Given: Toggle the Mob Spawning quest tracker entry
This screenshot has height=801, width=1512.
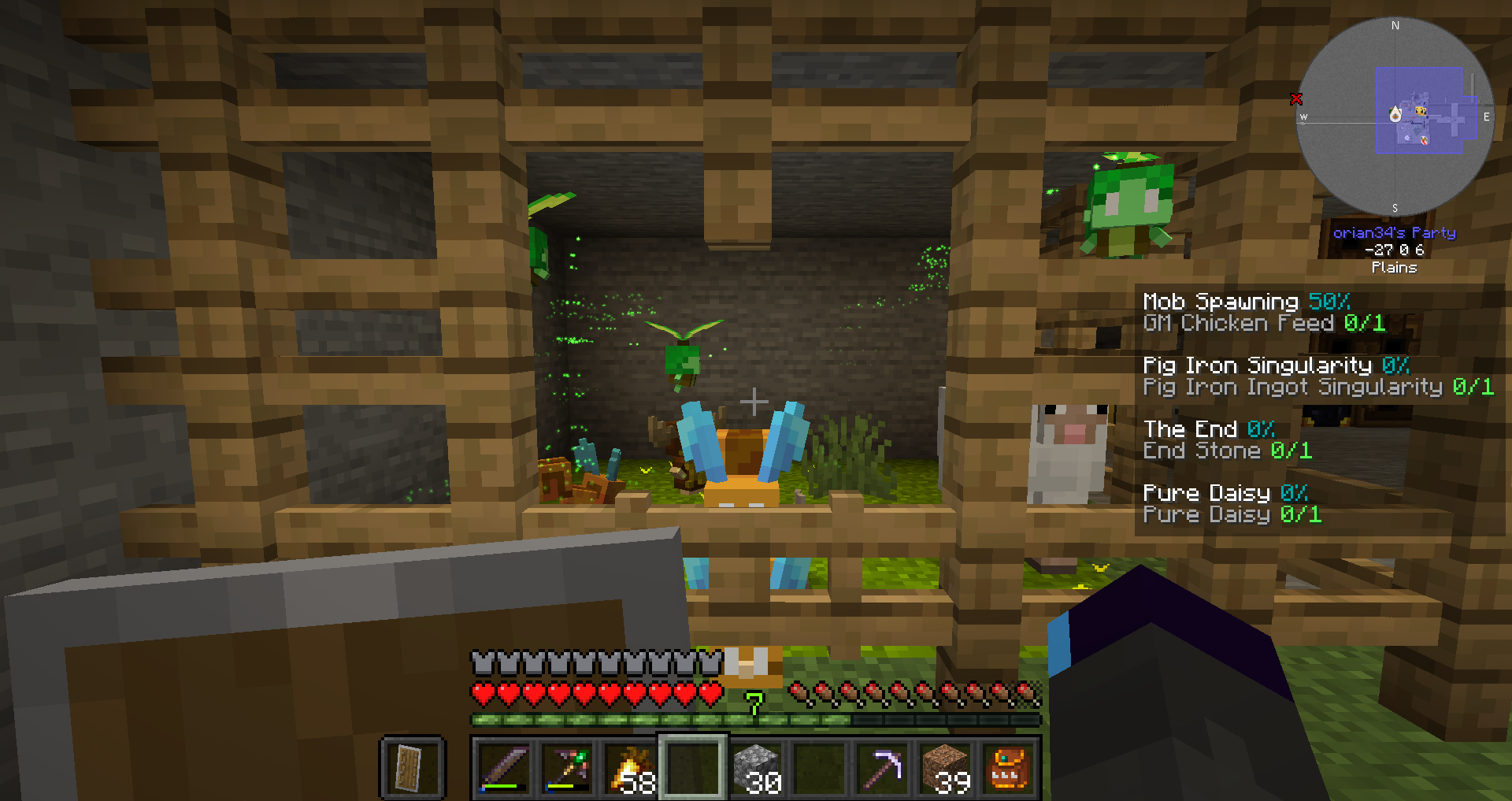Looking at the screenshot, I should [x=1244, y=302].
